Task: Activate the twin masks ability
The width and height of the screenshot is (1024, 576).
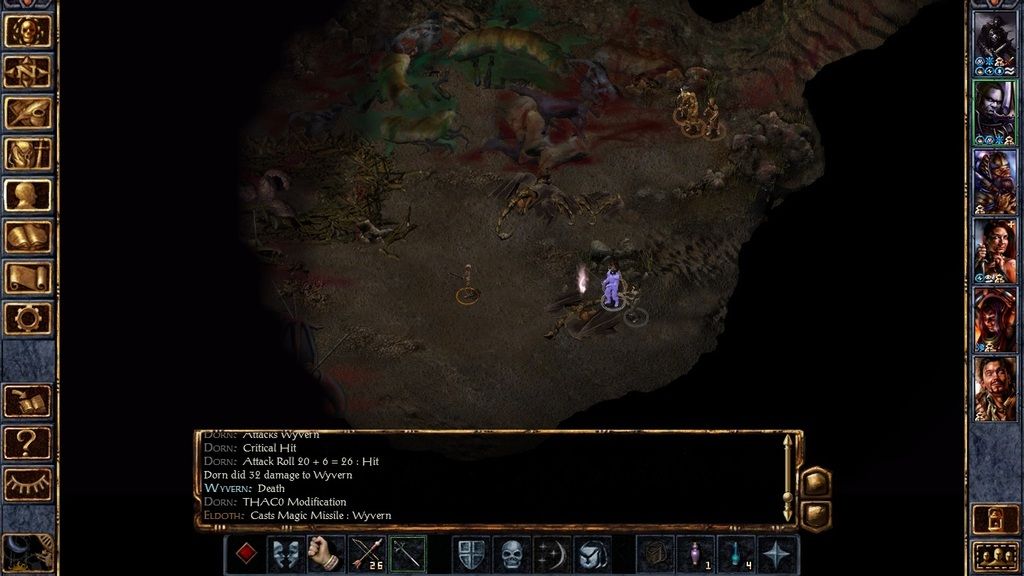Action: pyautogui.click(x=285, y=554)
